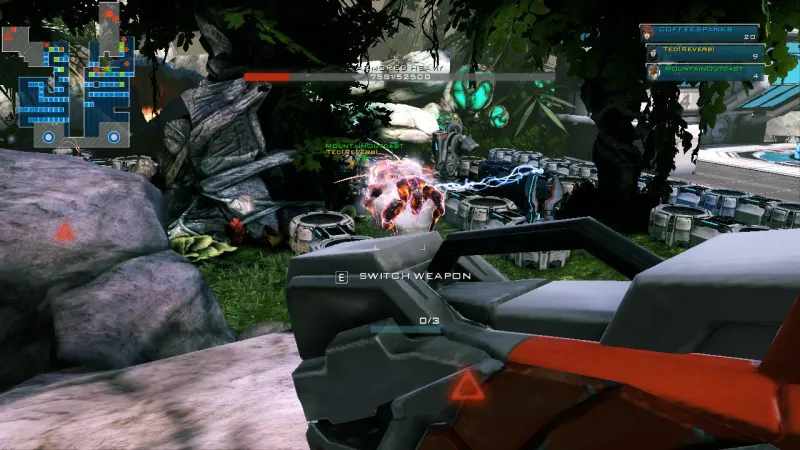Screen dimensions: 800x450
Task: Select Ted!Reverb! in the player list
Action: click(x=705, y=52)
